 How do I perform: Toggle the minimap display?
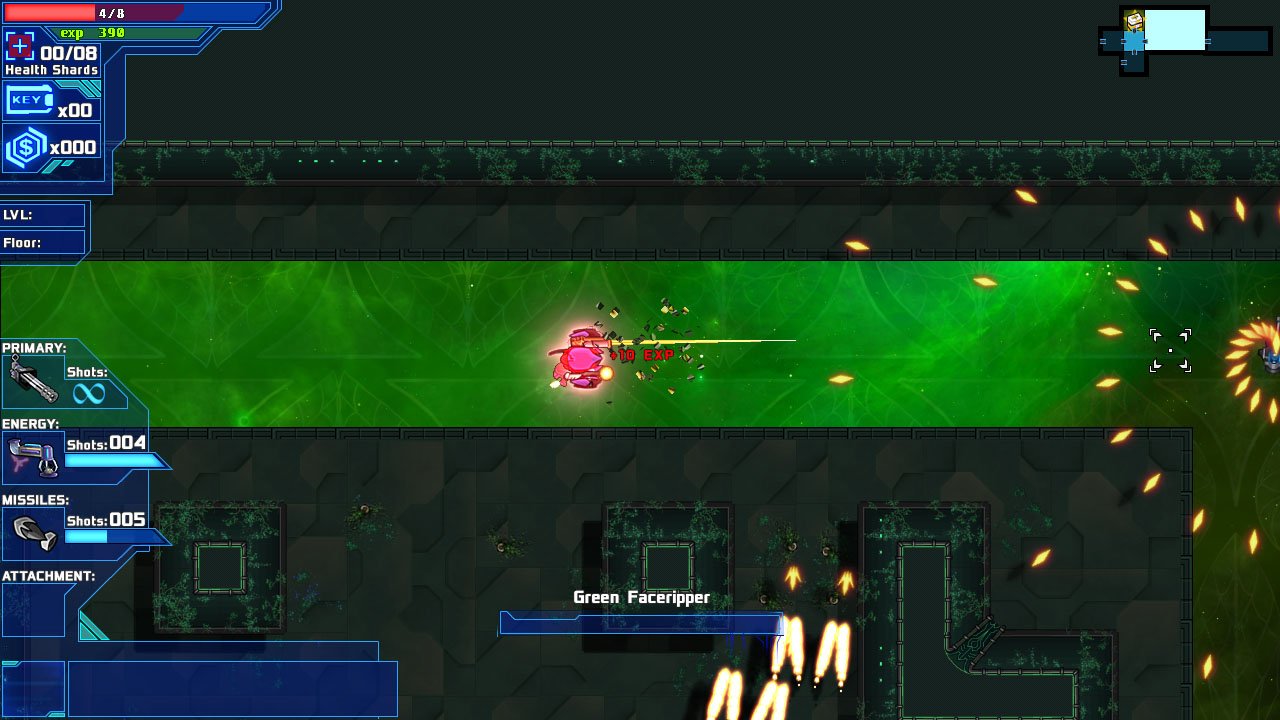point(1185,40)
